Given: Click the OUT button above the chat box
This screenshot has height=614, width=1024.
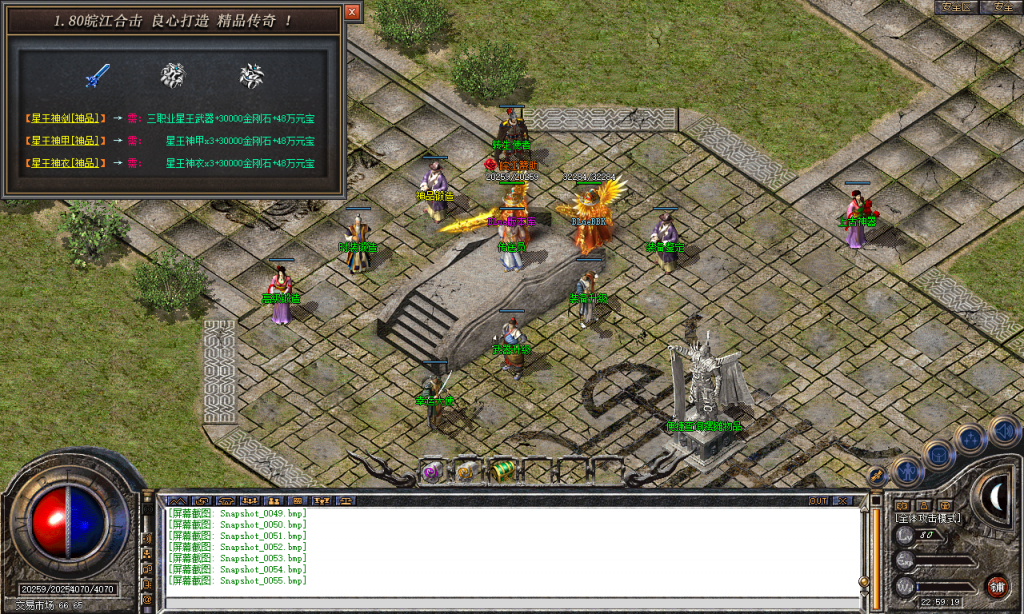Looking at the screenshot, I should (x=818, y=499).
